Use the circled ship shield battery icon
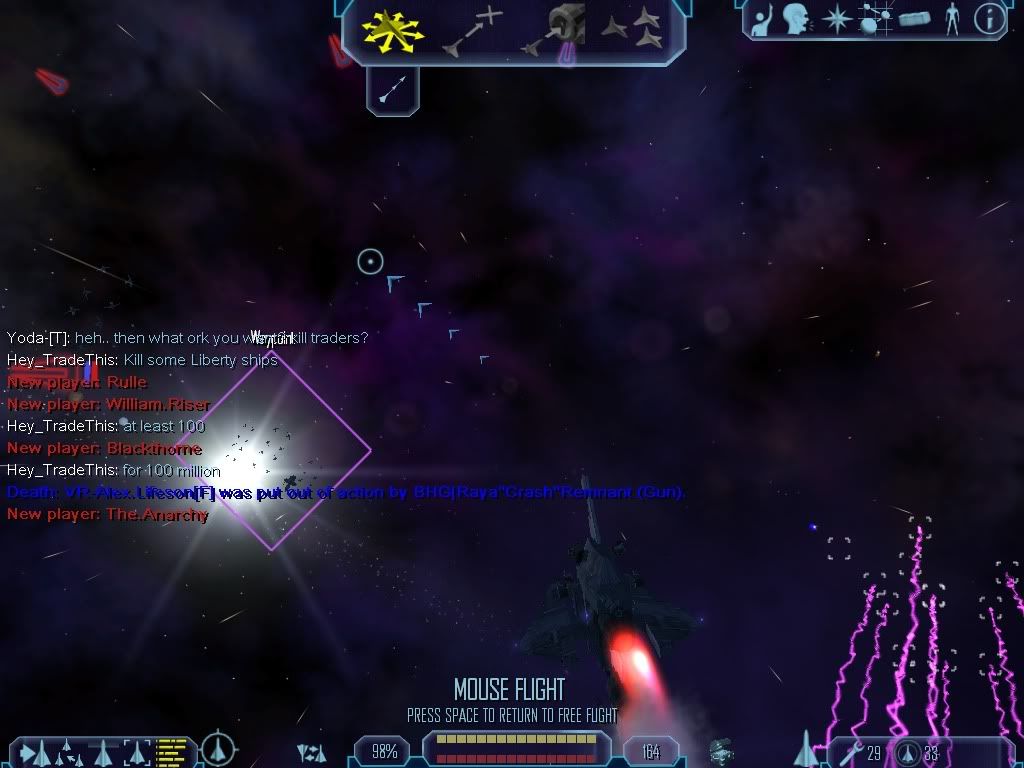This screenshot has height=768, width=1024. [907, 752]
